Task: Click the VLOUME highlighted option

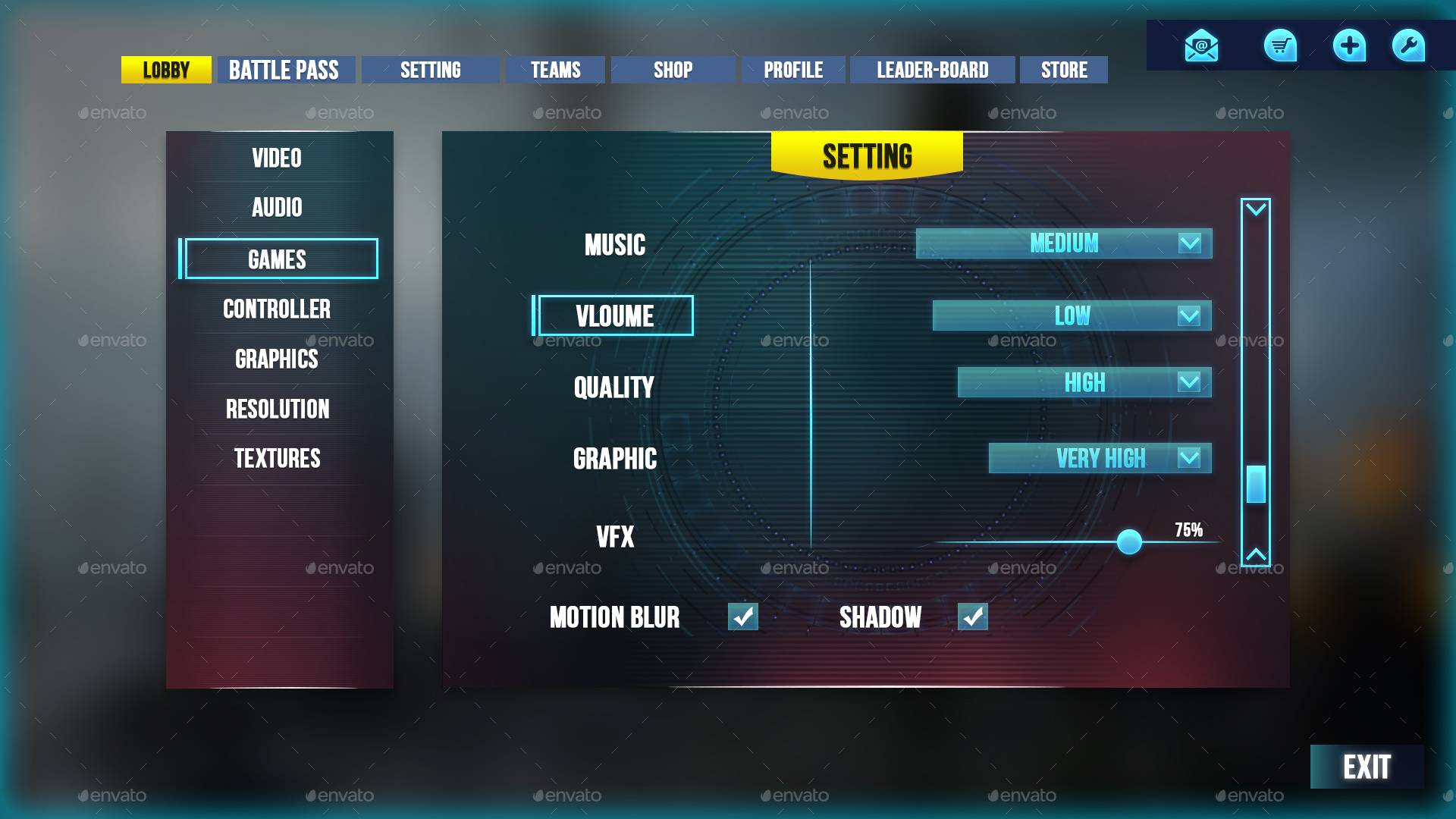Action: click(x=615, y=315)
